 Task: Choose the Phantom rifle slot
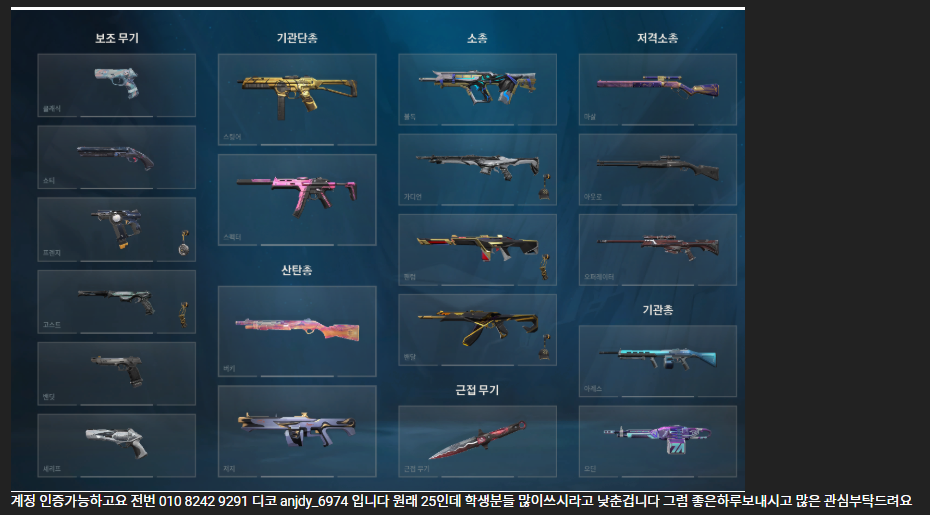point(477,249)
